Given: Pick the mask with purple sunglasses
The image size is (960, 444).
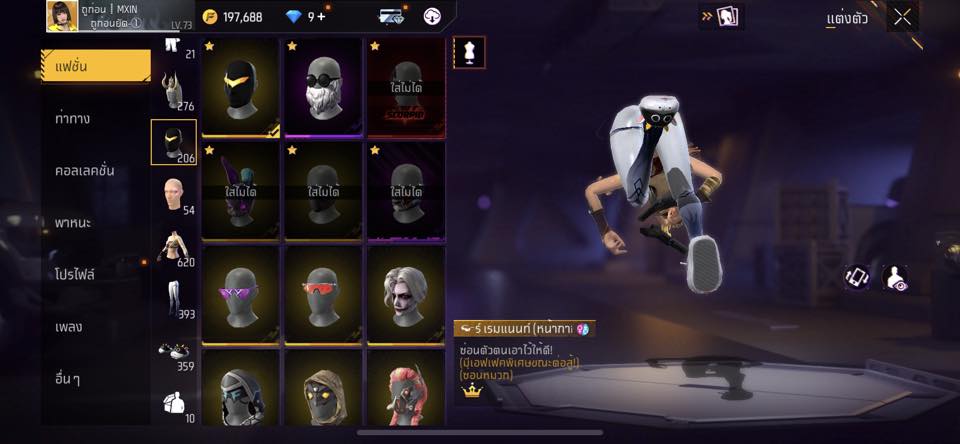Looking at the screenshot, I should [240, 295].
